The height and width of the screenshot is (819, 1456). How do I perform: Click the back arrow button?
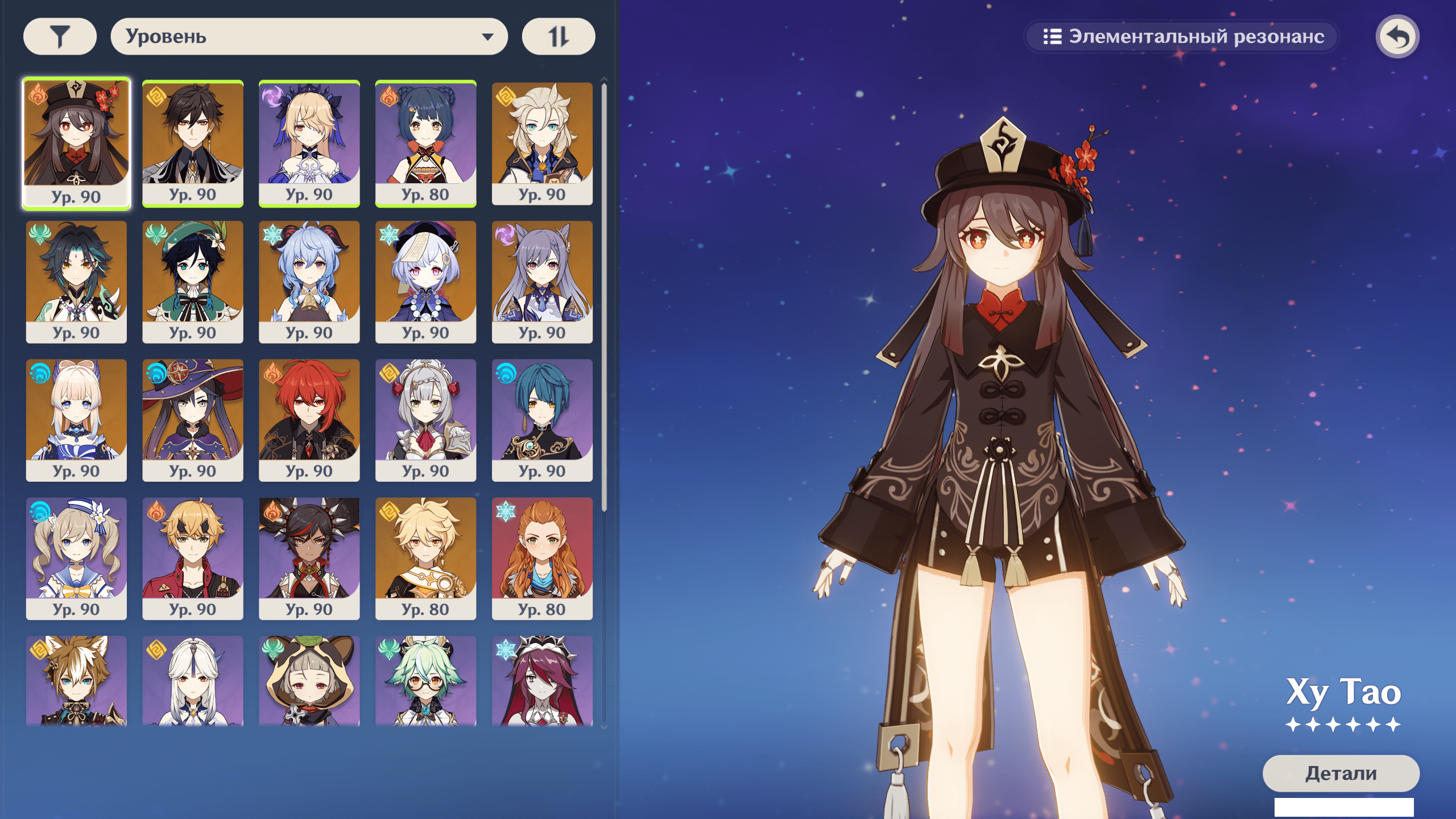point(1397,37)
